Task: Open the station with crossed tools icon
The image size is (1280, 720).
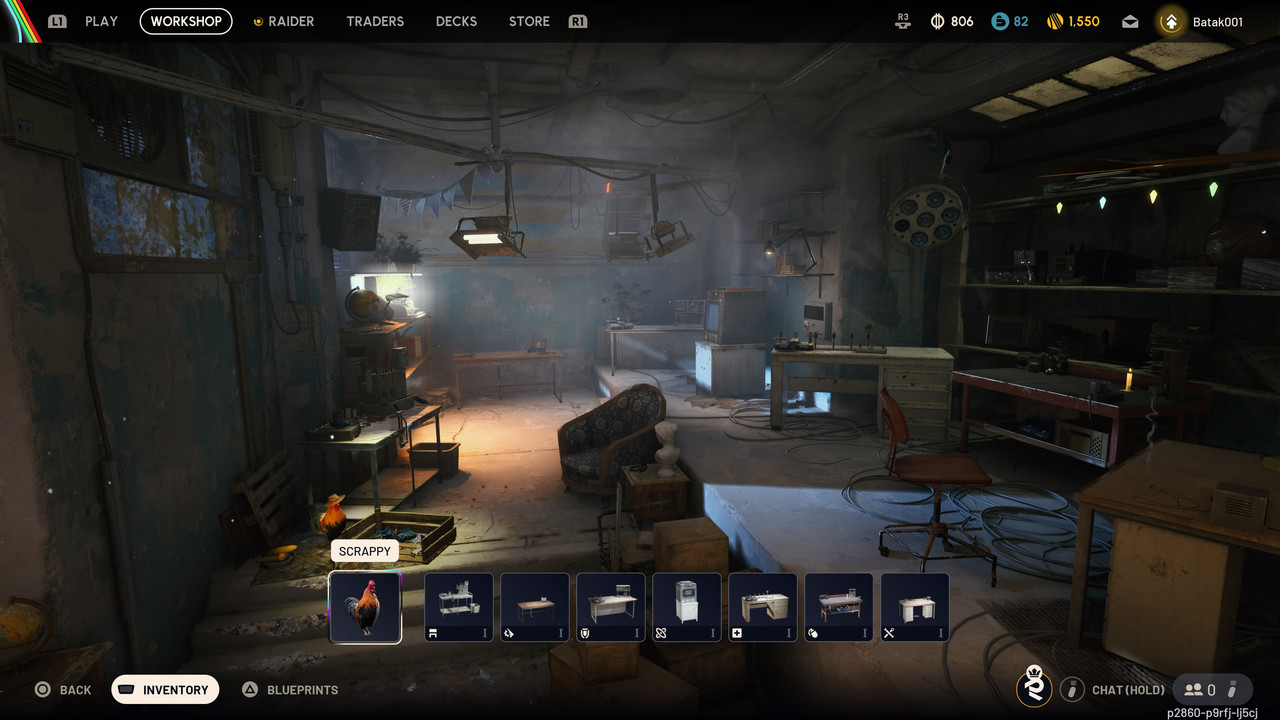Action: click(x=915, y=607)
